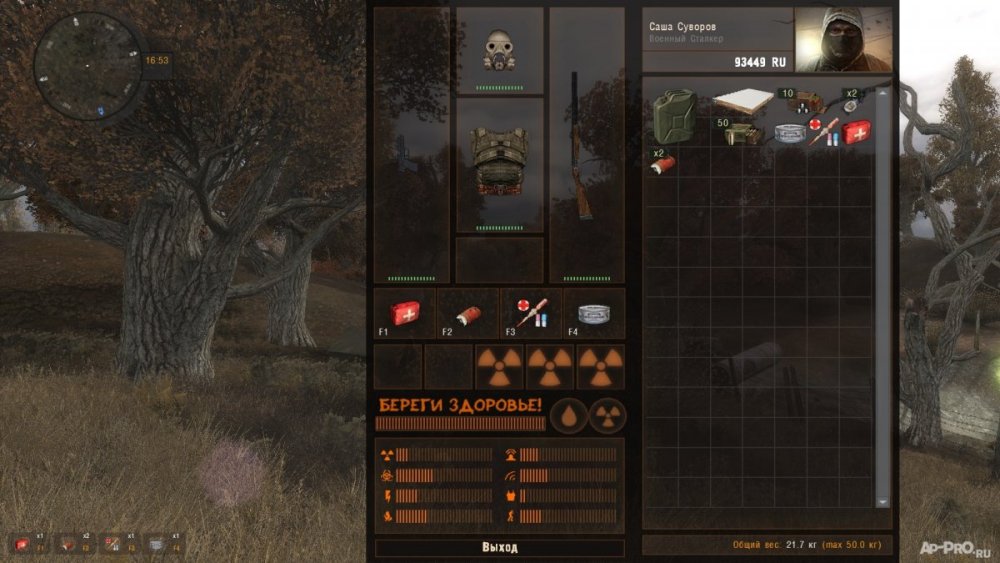Select the syringe and pills in backpack grid
The width and height of the screenshot is (1000, 563).
[824, 132]
